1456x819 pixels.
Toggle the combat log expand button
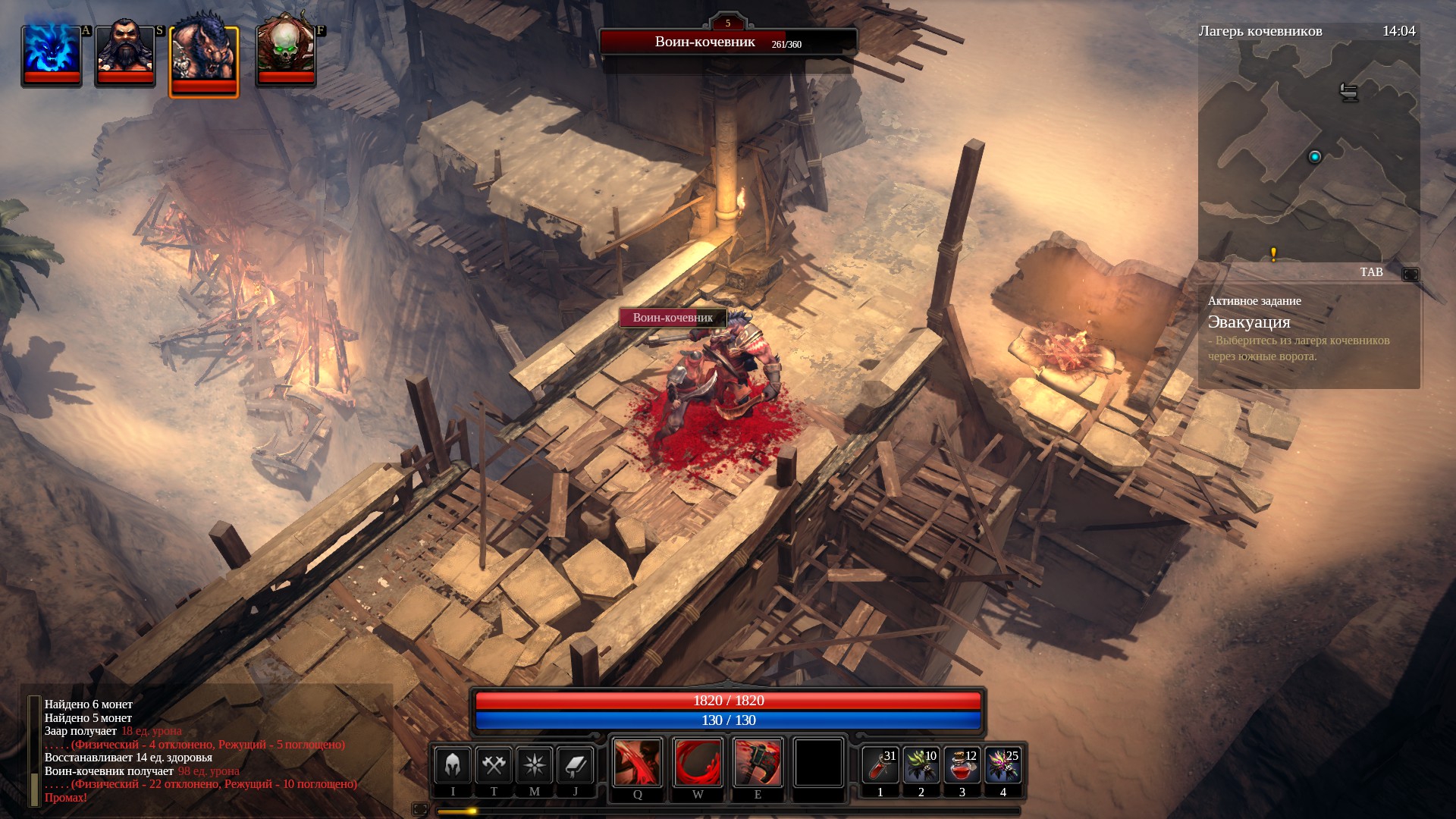[419, 809]
